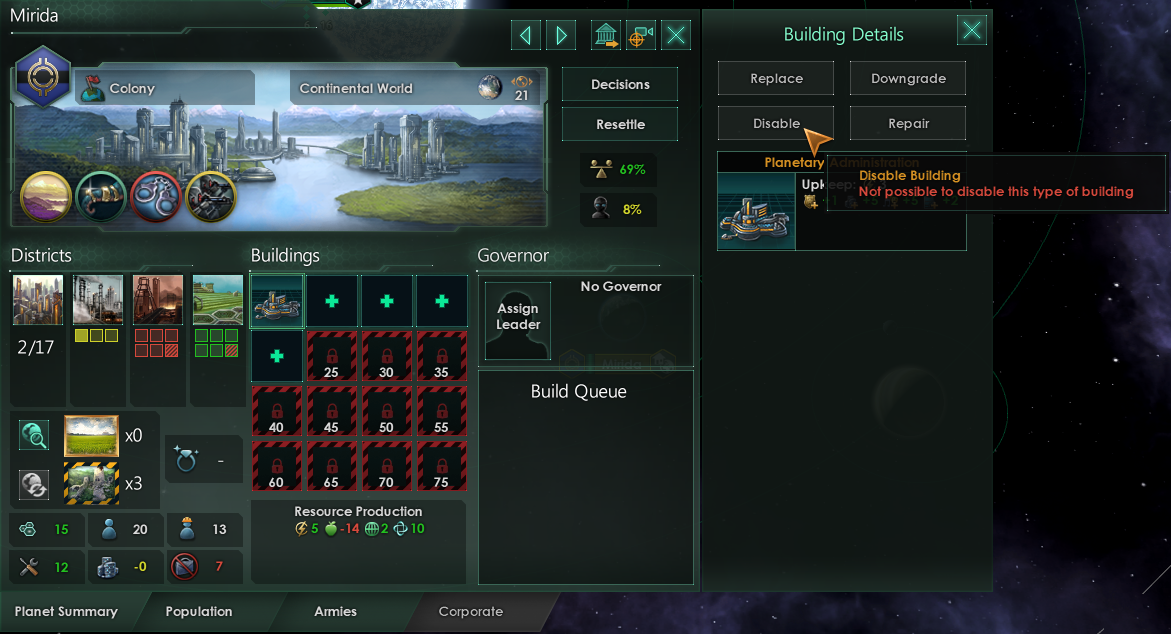
Task: Click the camera target icon button
Action: (640, 36)
